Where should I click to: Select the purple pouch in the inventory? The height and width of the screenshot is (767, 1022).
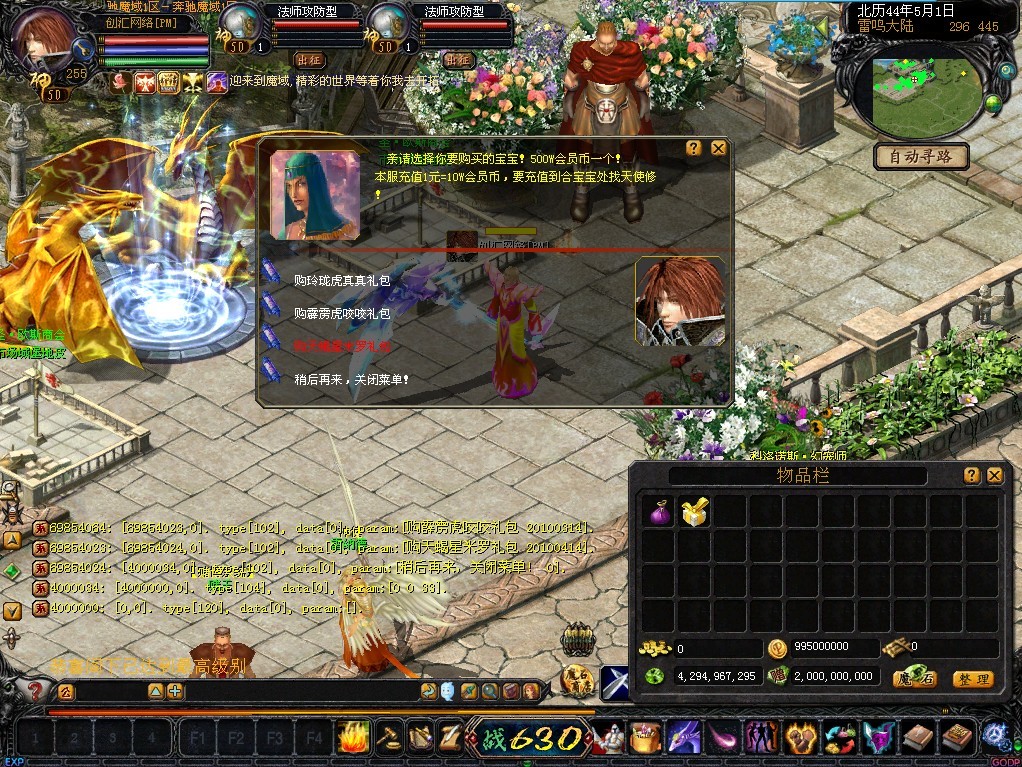pos(659,512)
